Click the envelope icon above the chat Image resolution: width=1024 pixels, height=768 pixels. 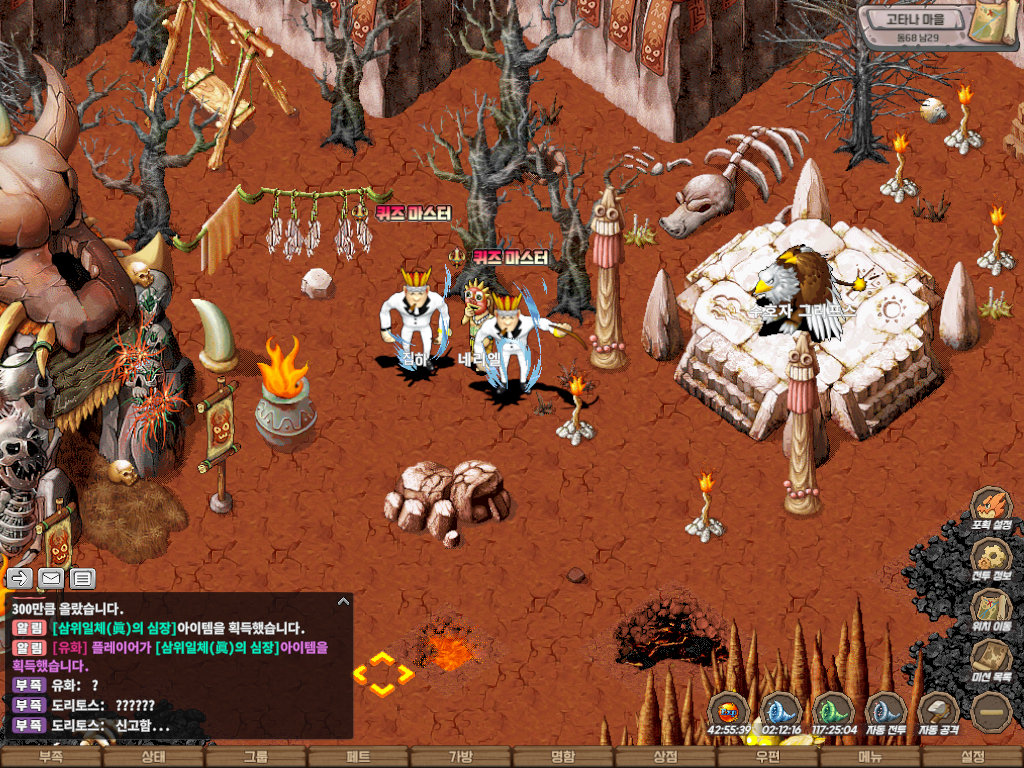click(51, 578)
